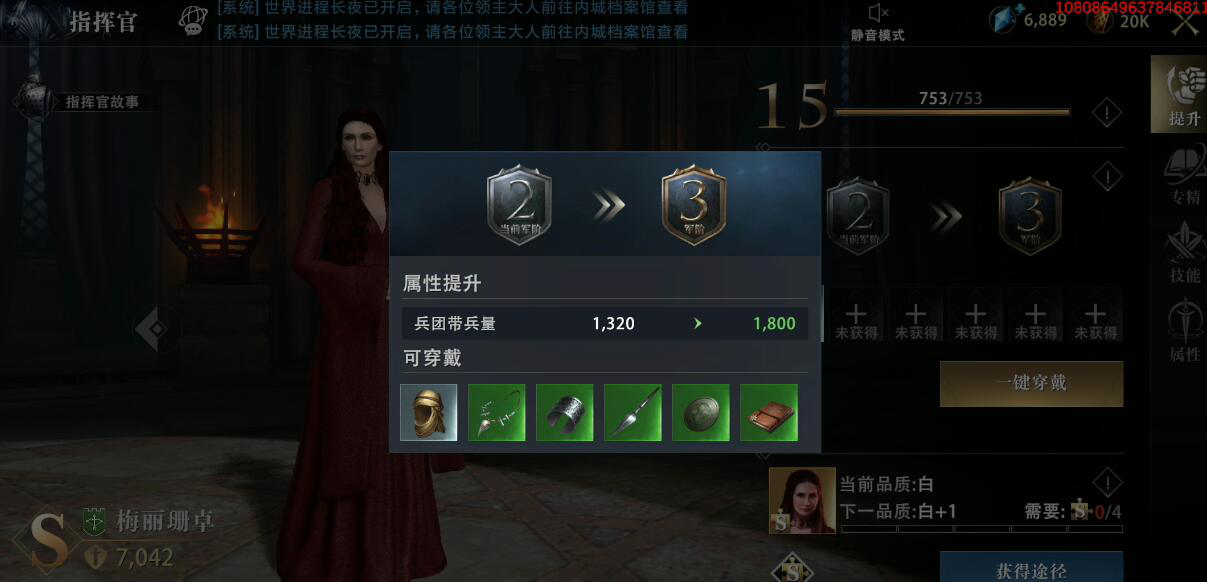Switch to the 技能 skills tab
This screenshot has height=582, width=1207.
pyautogui.click(x=1183, y=253)
